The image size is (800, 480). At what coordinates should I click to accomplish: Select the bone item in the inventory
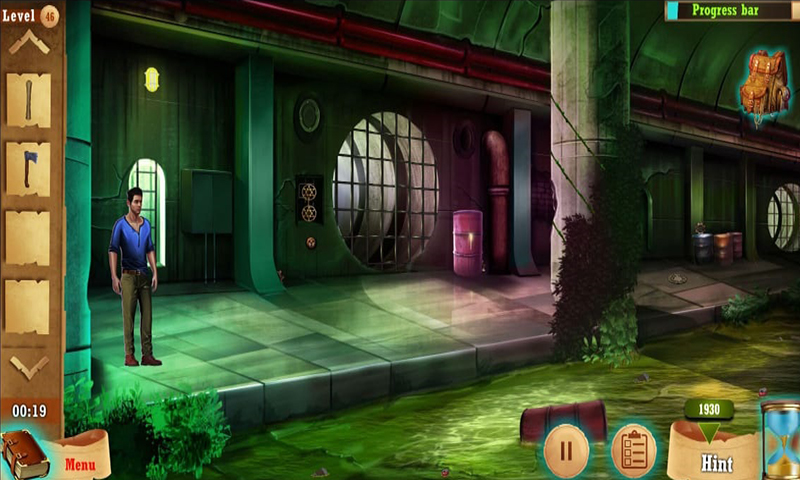[28, 100]
